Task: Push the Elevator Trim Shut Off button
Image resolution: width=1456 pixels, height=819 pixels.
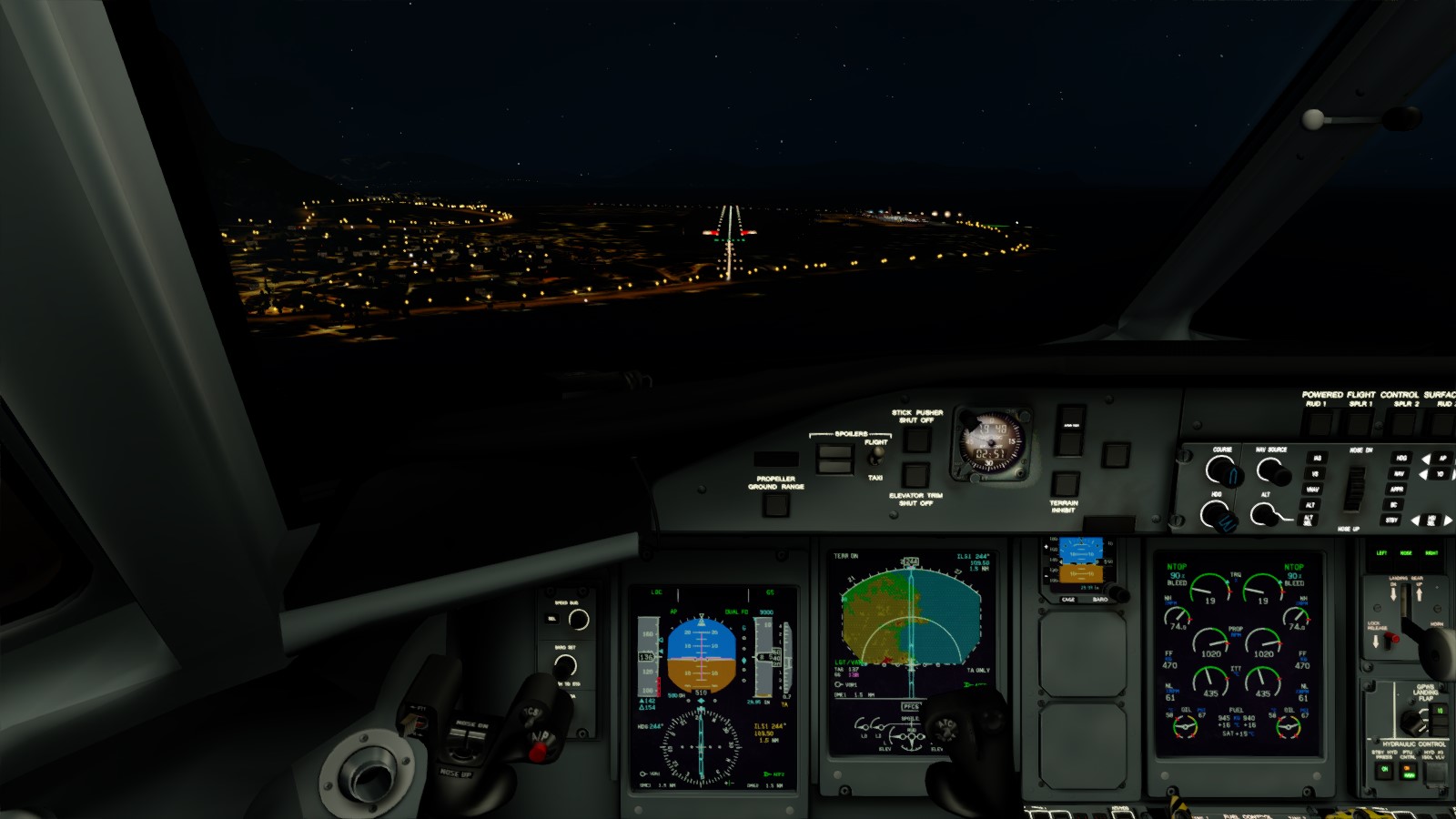Action: (915, 475)
